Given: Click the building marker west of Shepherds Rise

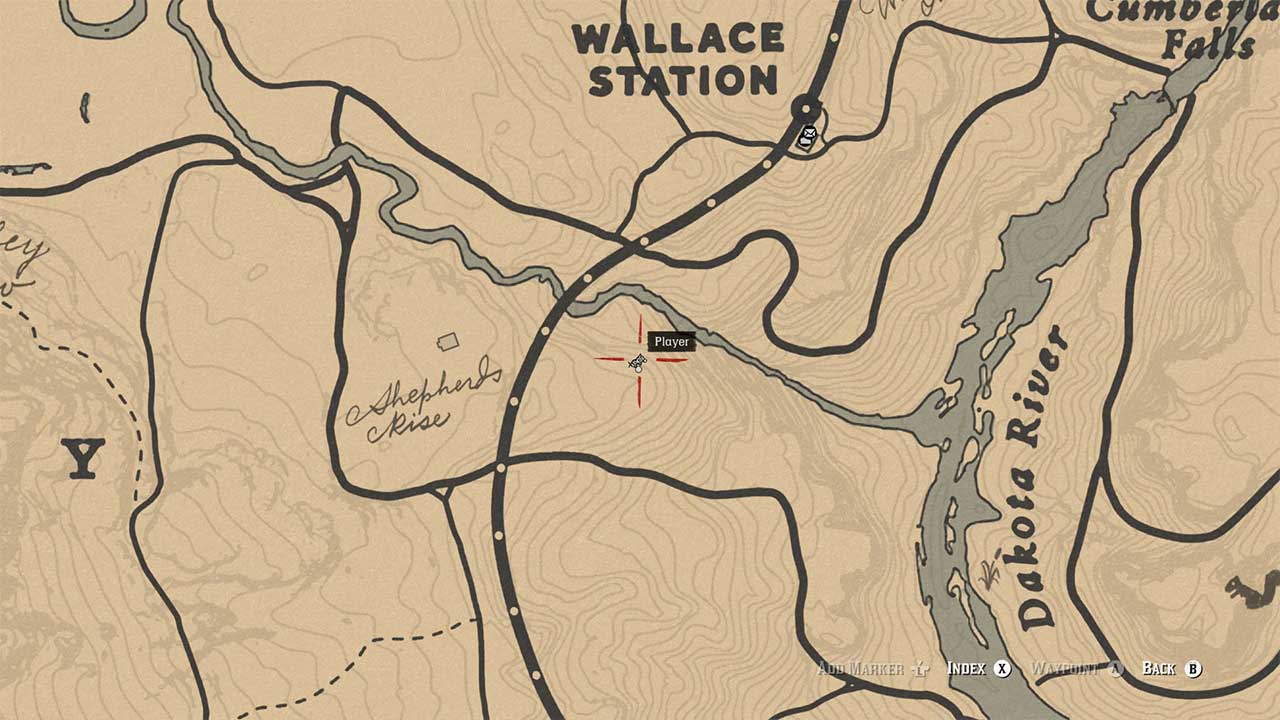Looking at the screenshot, I should pos(450,343).
